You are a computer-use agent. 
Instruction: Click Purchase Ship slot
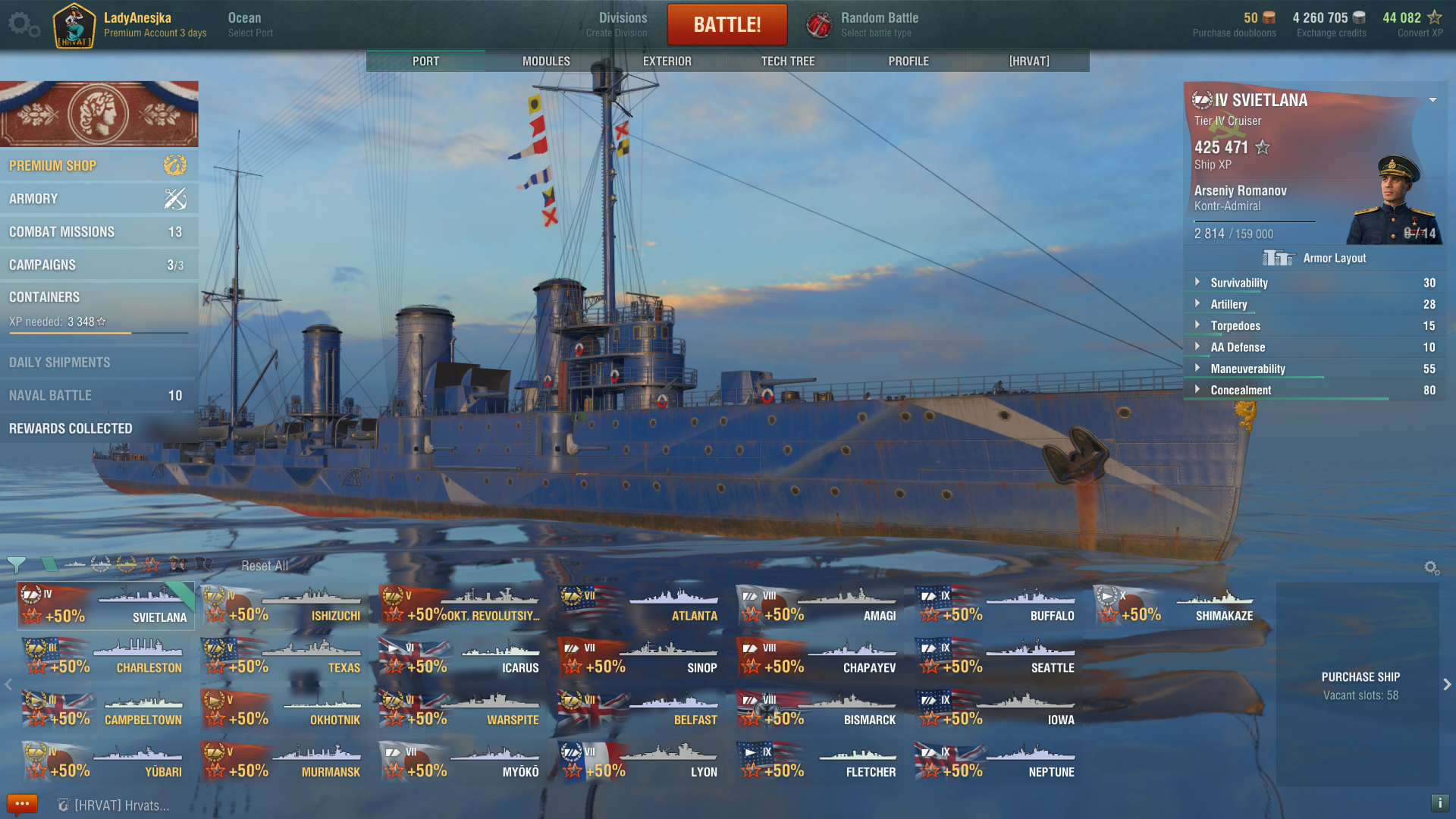(1360, 685)
